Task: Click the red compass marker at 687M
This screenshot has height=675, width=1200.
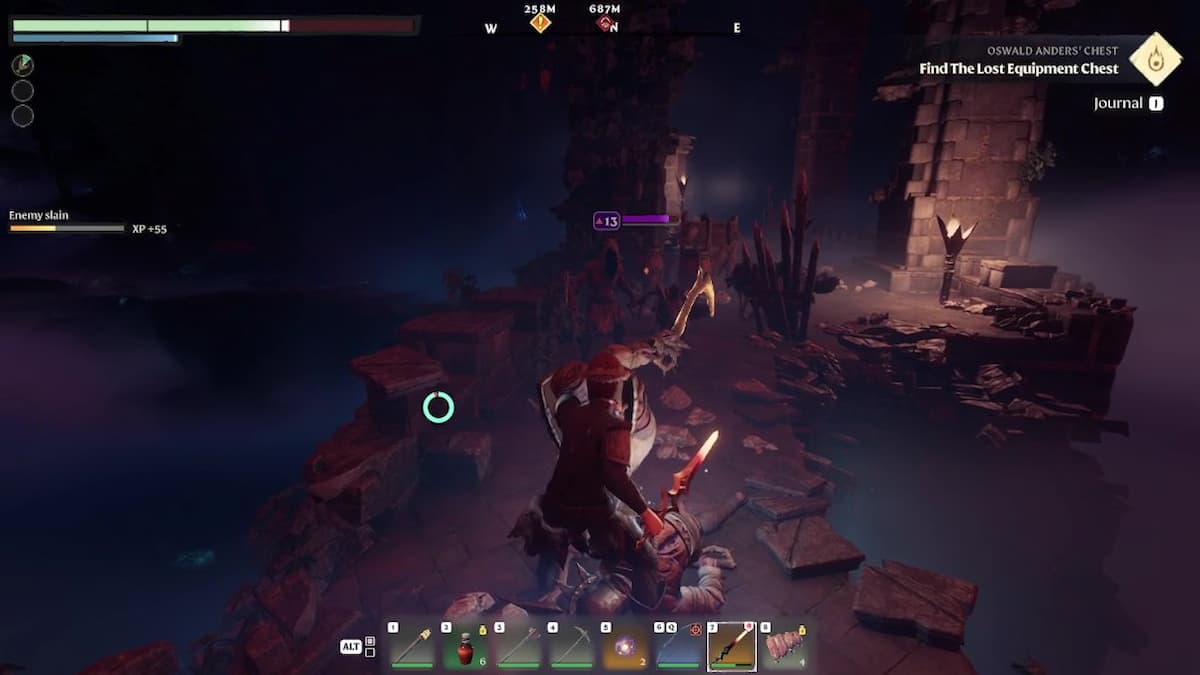Action: (604, 23)
